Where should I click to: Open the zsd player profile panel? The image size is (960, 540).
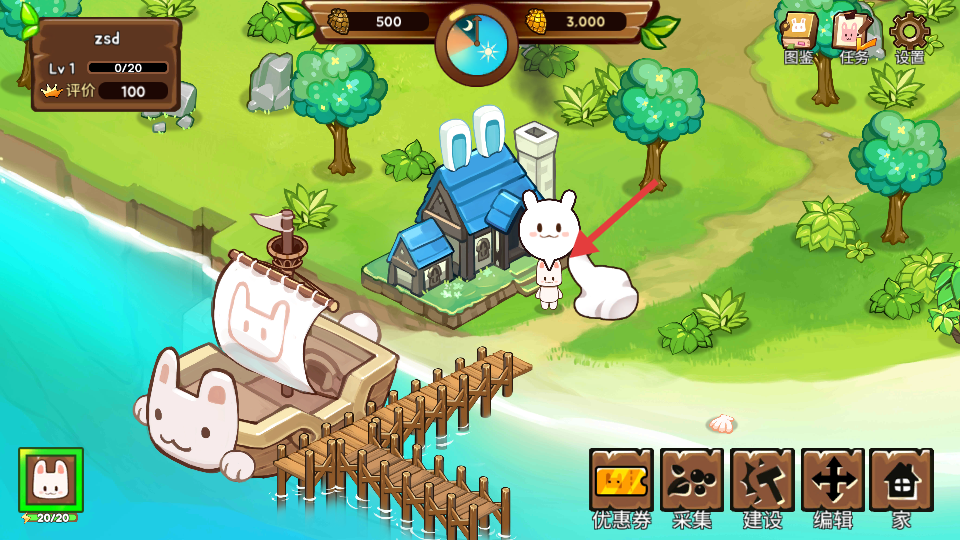pos(105,64)
